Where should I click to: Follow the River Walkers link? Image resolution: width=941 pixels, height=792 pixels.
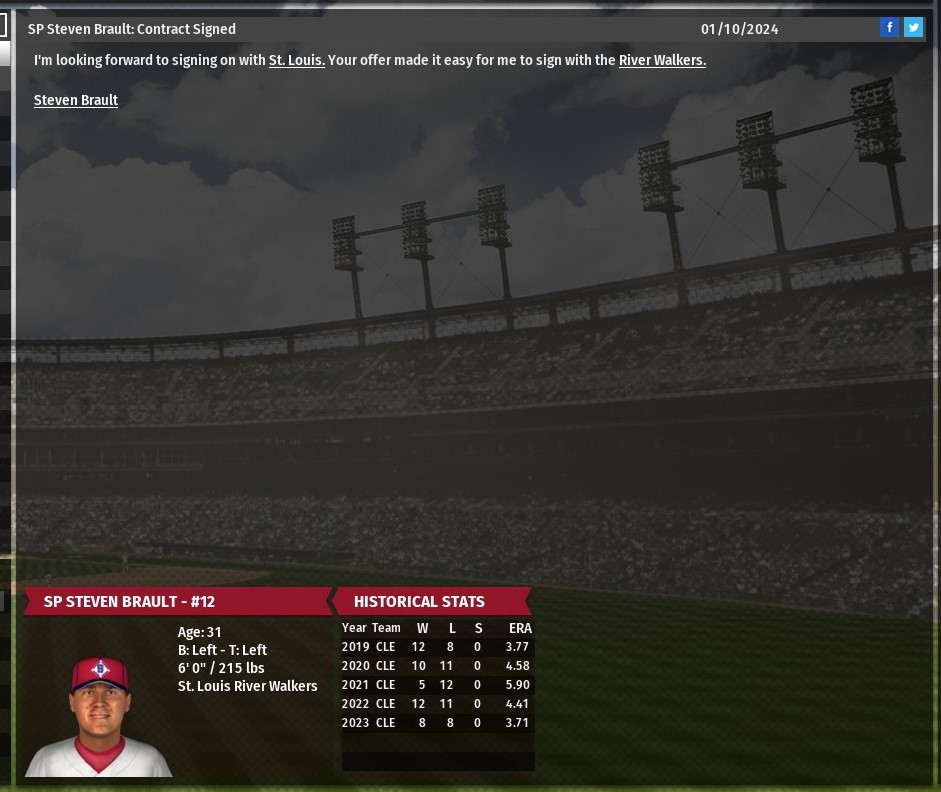tap(662, 60)
